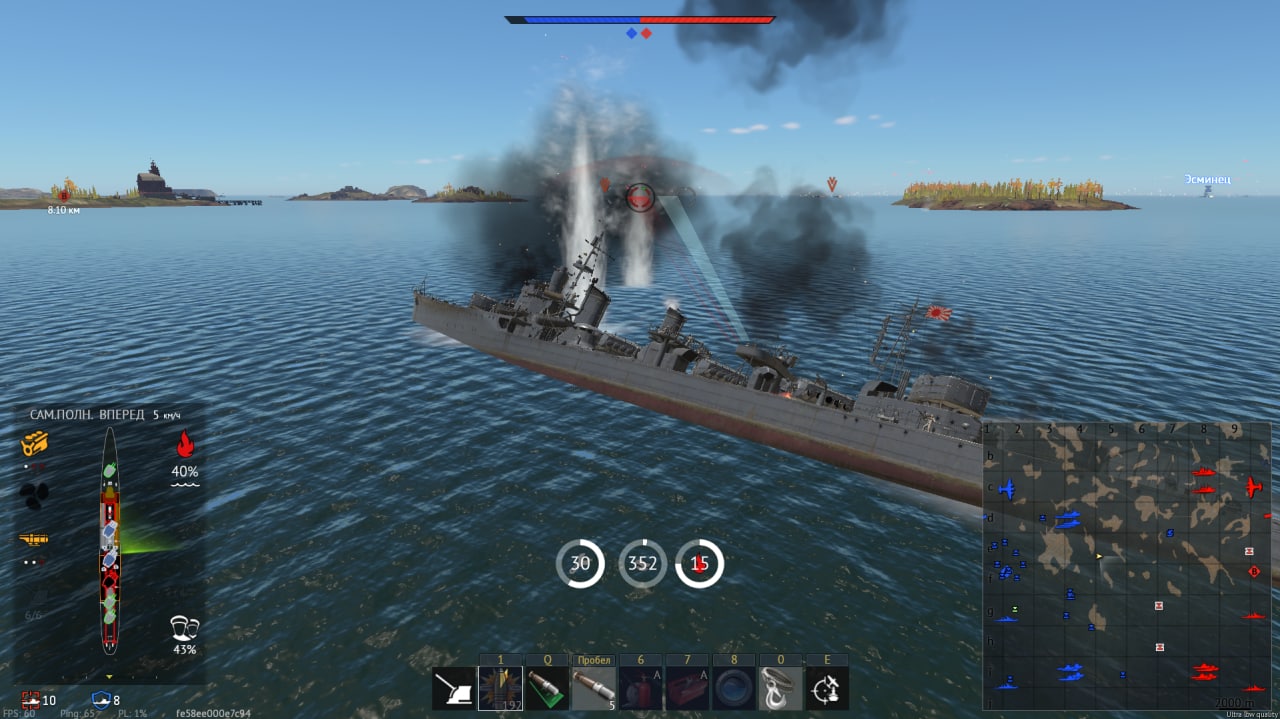Activate the fire extinguisher action
This screenshot has height=719, width=1280.
click(640, 688)
